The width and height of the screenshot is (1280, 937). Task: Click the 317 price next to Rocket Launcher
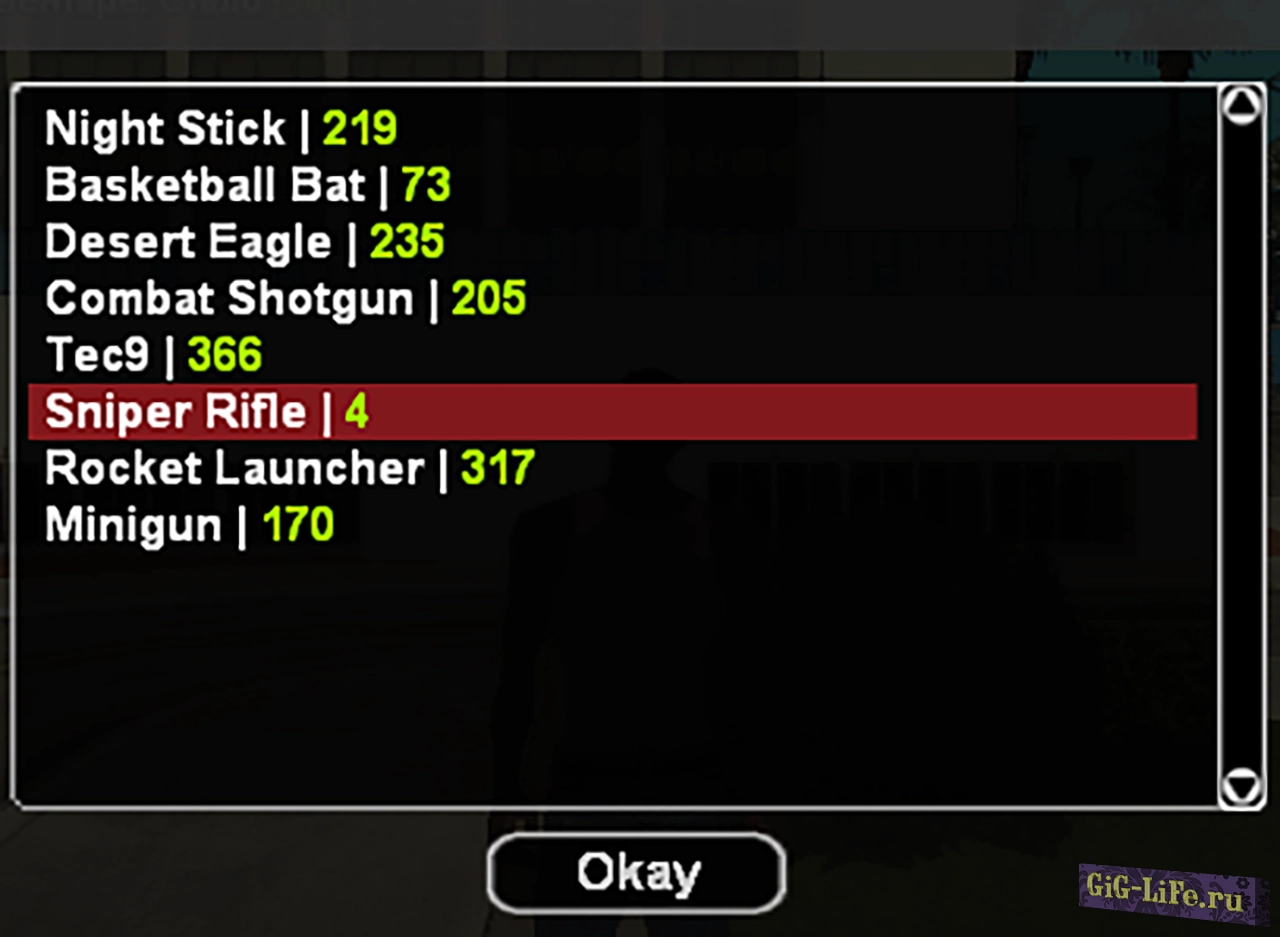coord(496,467)
